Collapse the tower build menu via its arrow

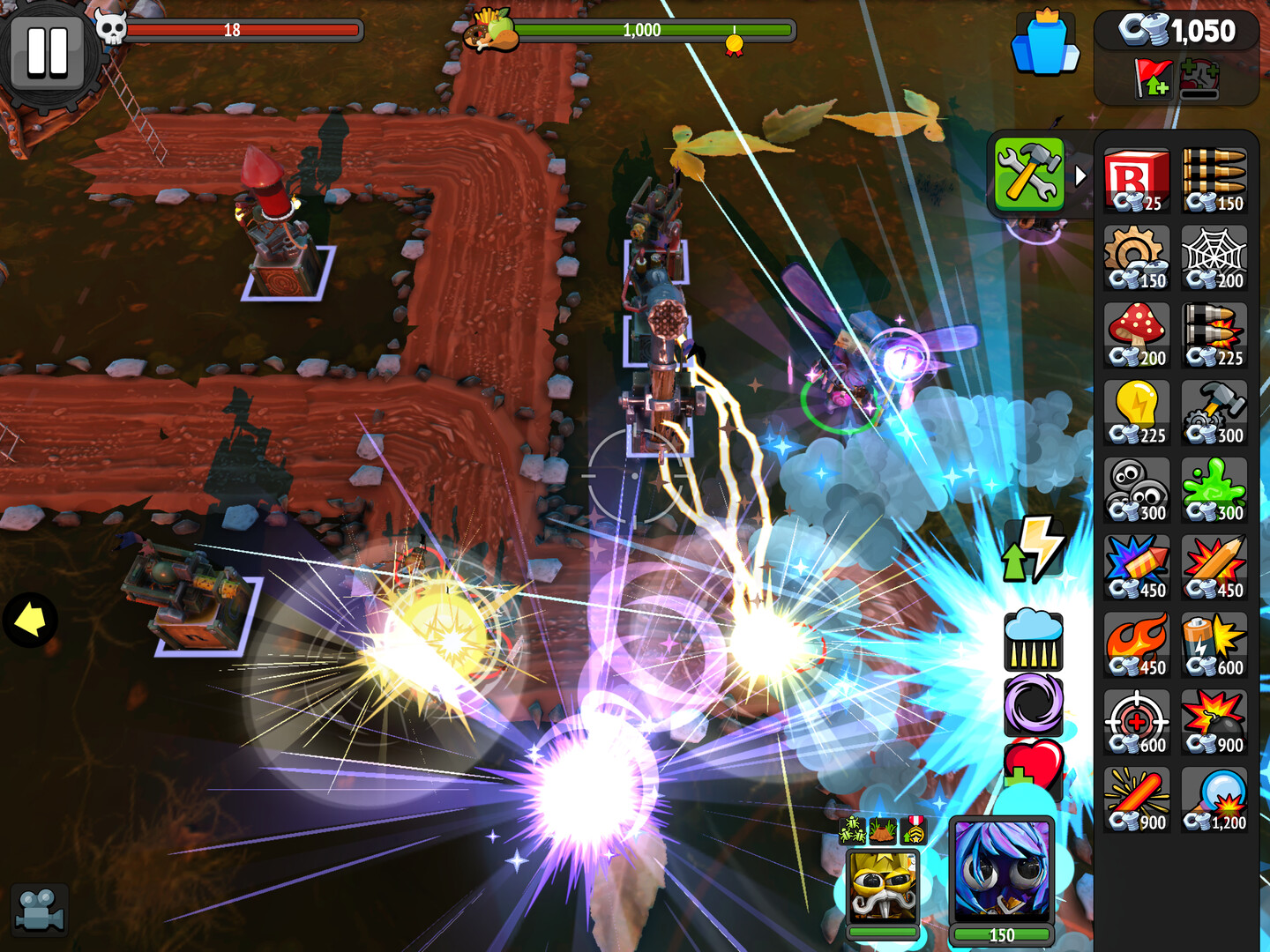click(x=1081, y=175)
